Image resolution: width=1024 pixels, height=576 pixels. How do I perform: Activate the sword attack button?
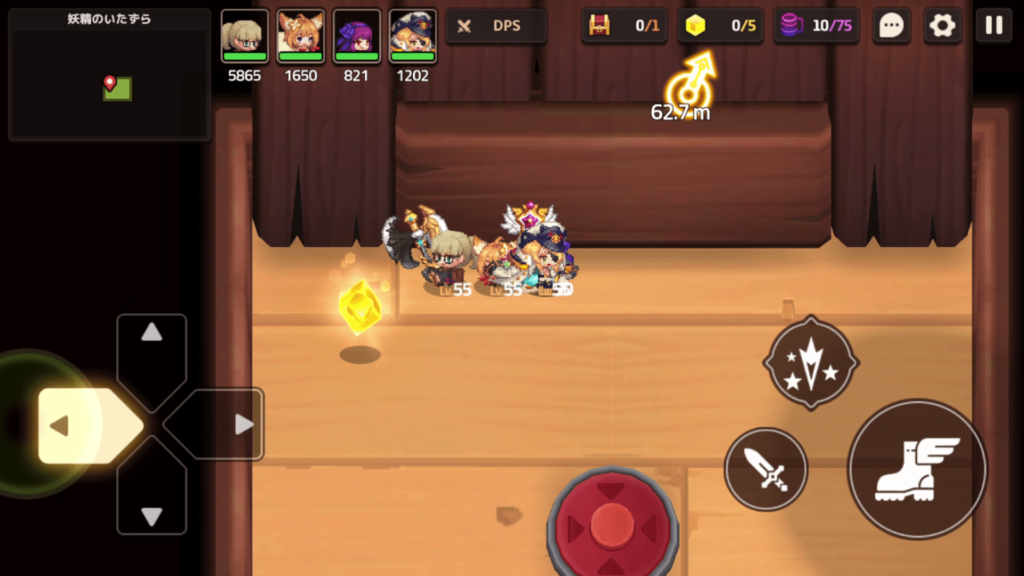[765, 469]
